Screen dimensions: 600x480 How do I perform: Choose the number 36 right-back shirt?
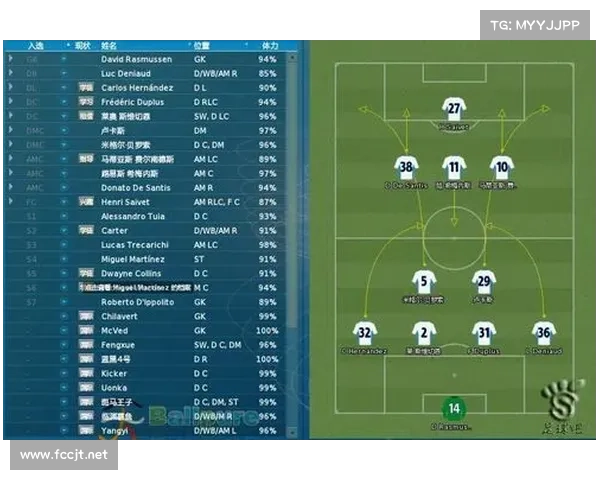pyautogui.click(x=543, y=334)
